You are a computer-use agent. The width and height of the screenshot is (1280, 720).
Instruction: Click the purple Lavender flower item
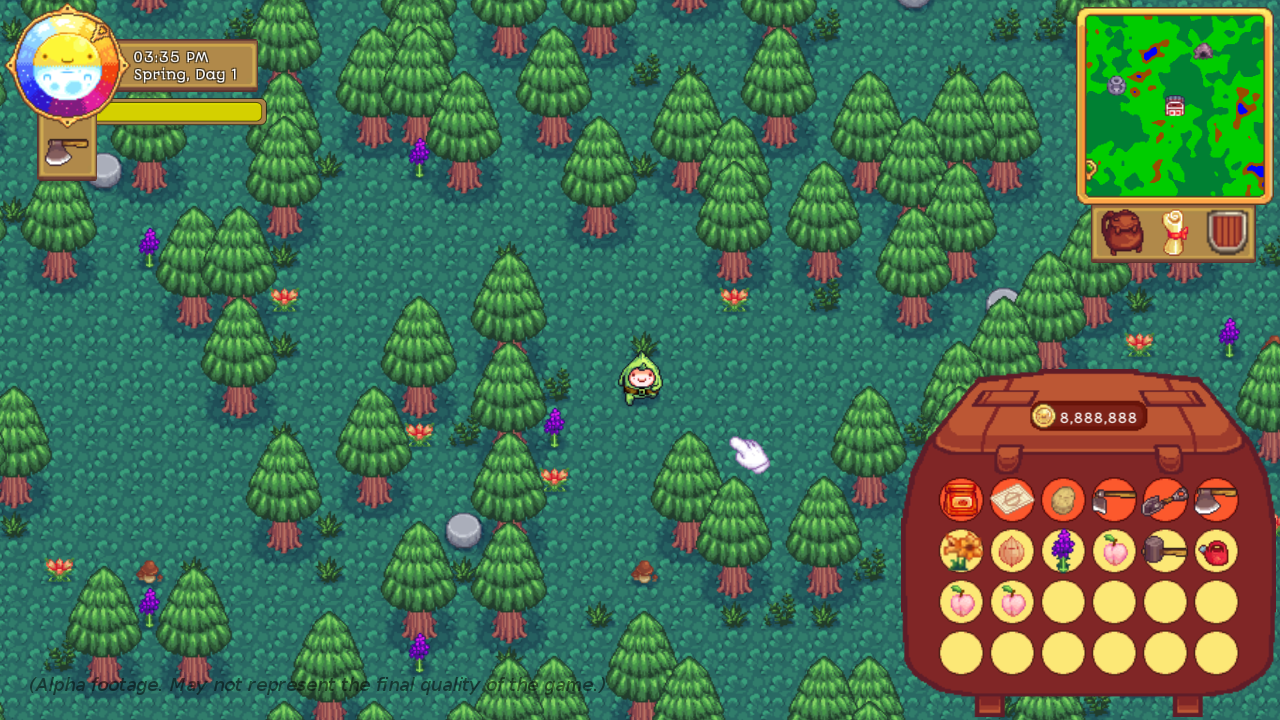click(1063, 551)
